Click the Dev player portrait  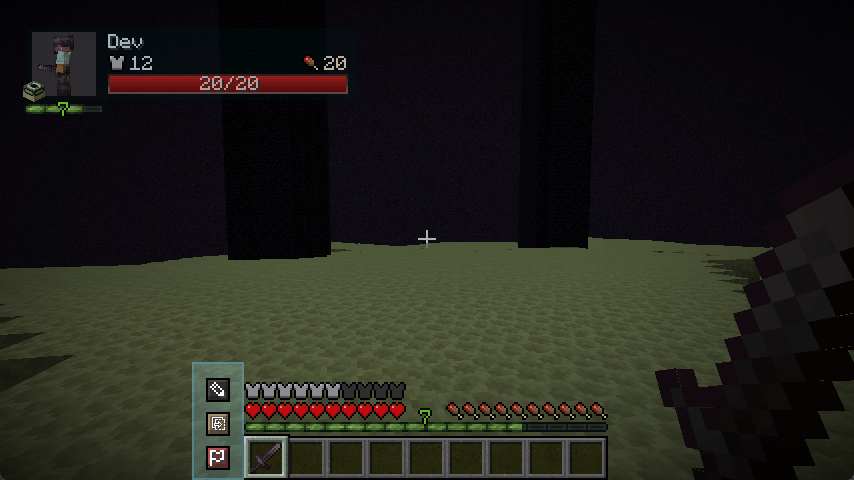[64, 62]
